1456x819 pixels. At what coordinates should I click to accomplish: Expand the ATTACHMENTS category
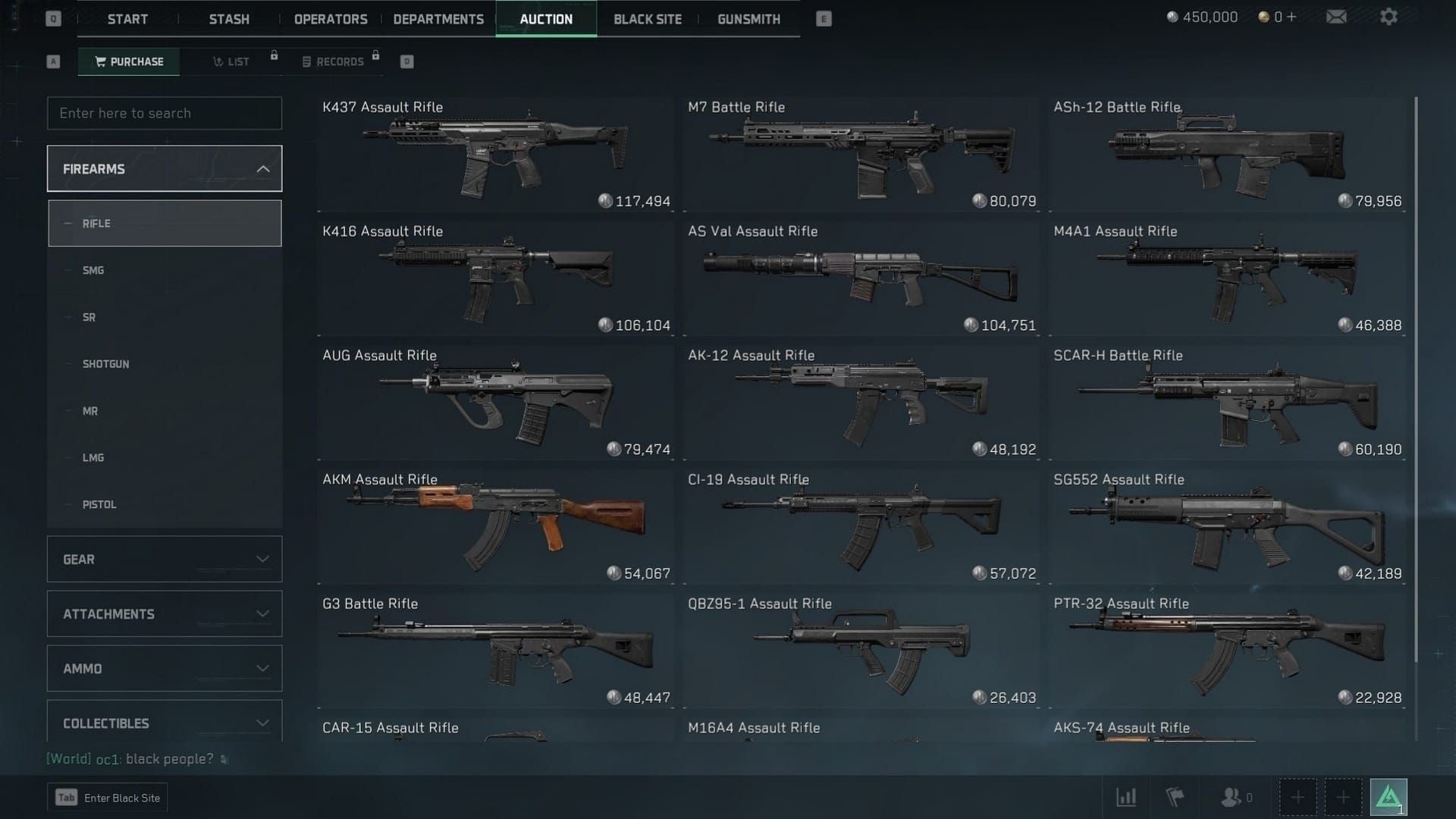coord(165,613)
